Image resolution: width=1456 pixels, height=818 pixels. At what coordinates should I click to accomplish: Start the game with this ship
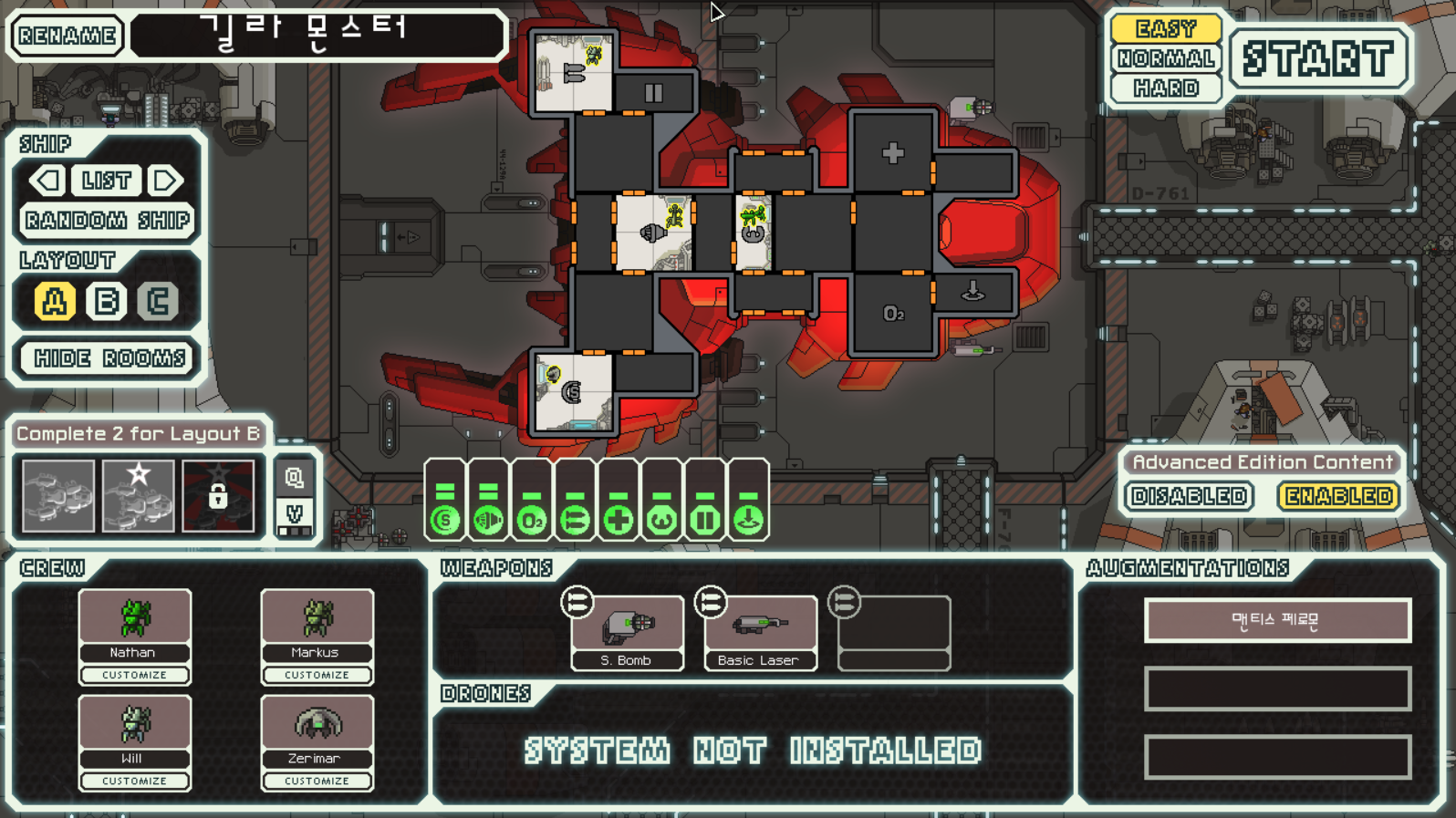1319,59
